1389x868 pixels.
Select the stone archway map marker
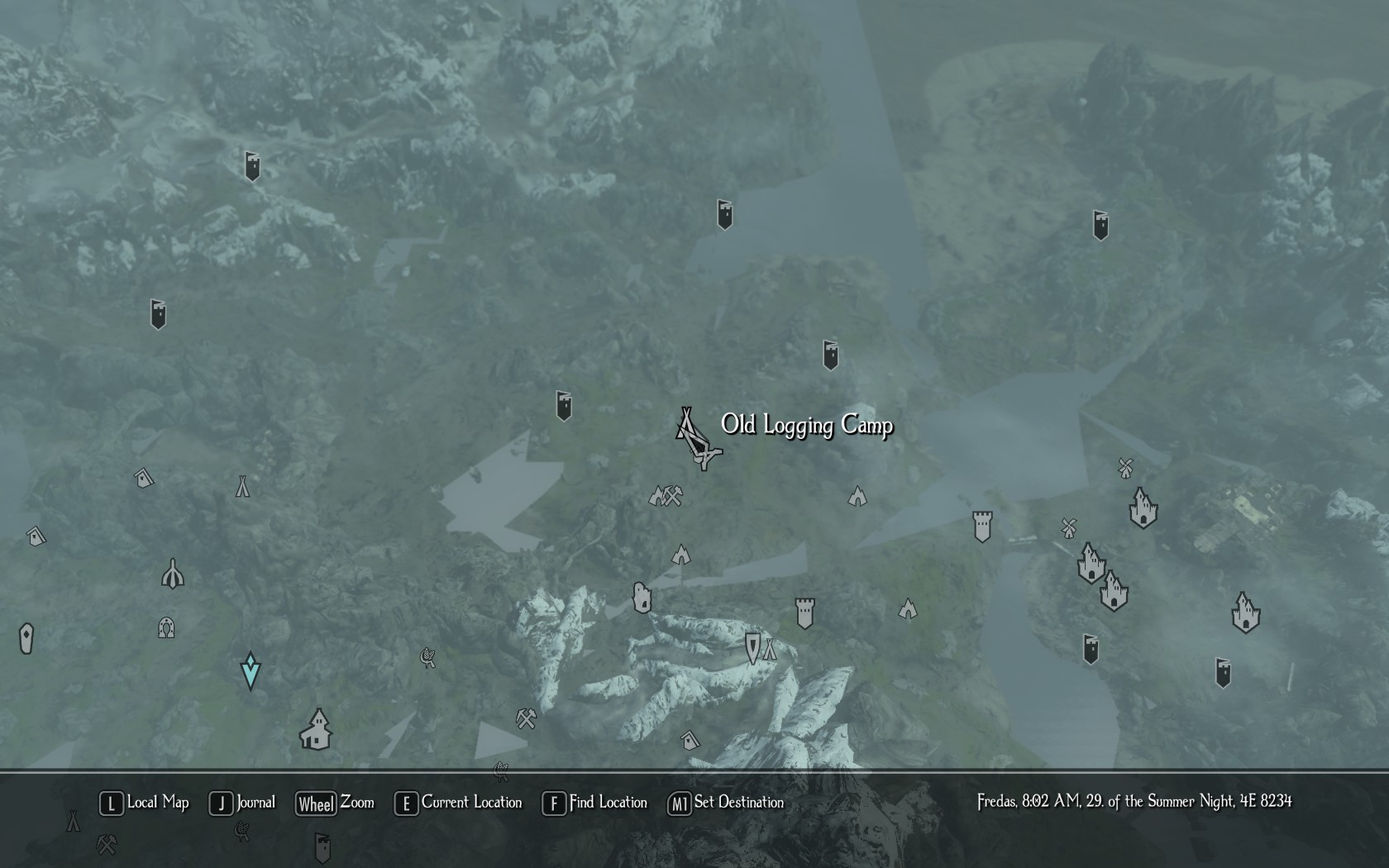click(x=166, y=627)
